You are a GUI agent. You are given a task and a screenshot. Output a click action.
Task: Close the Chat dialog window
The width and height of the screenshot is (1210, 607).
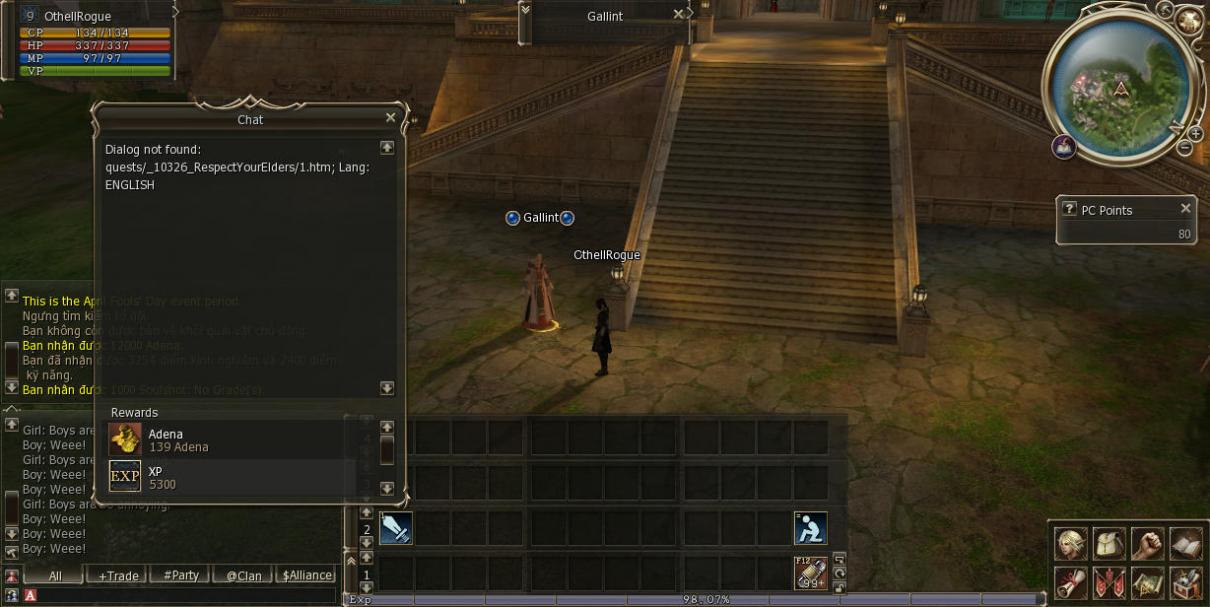pyautogui.click(x=390, y=118)
